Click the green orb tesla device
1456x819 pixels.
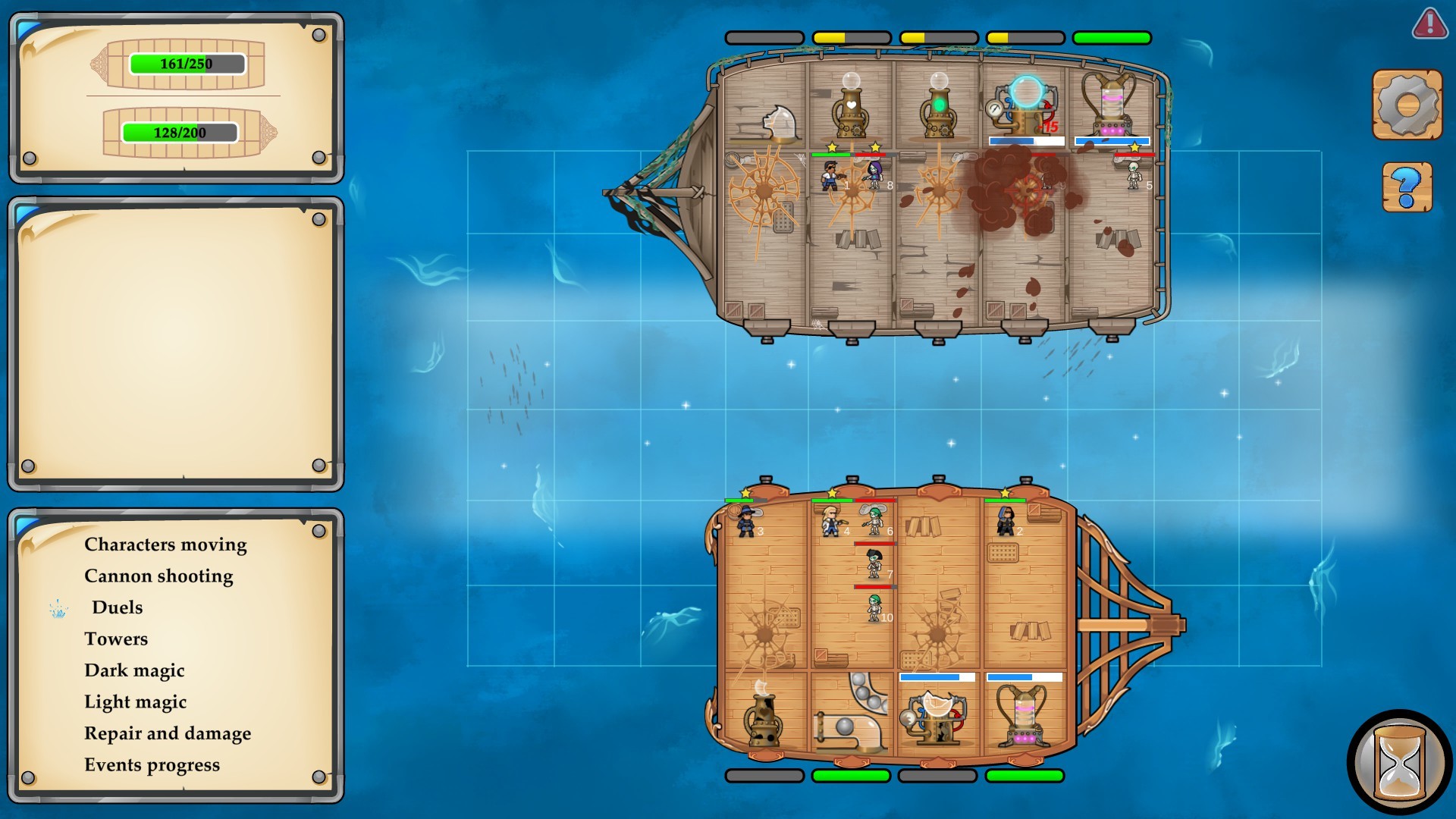tap(938, 106)
